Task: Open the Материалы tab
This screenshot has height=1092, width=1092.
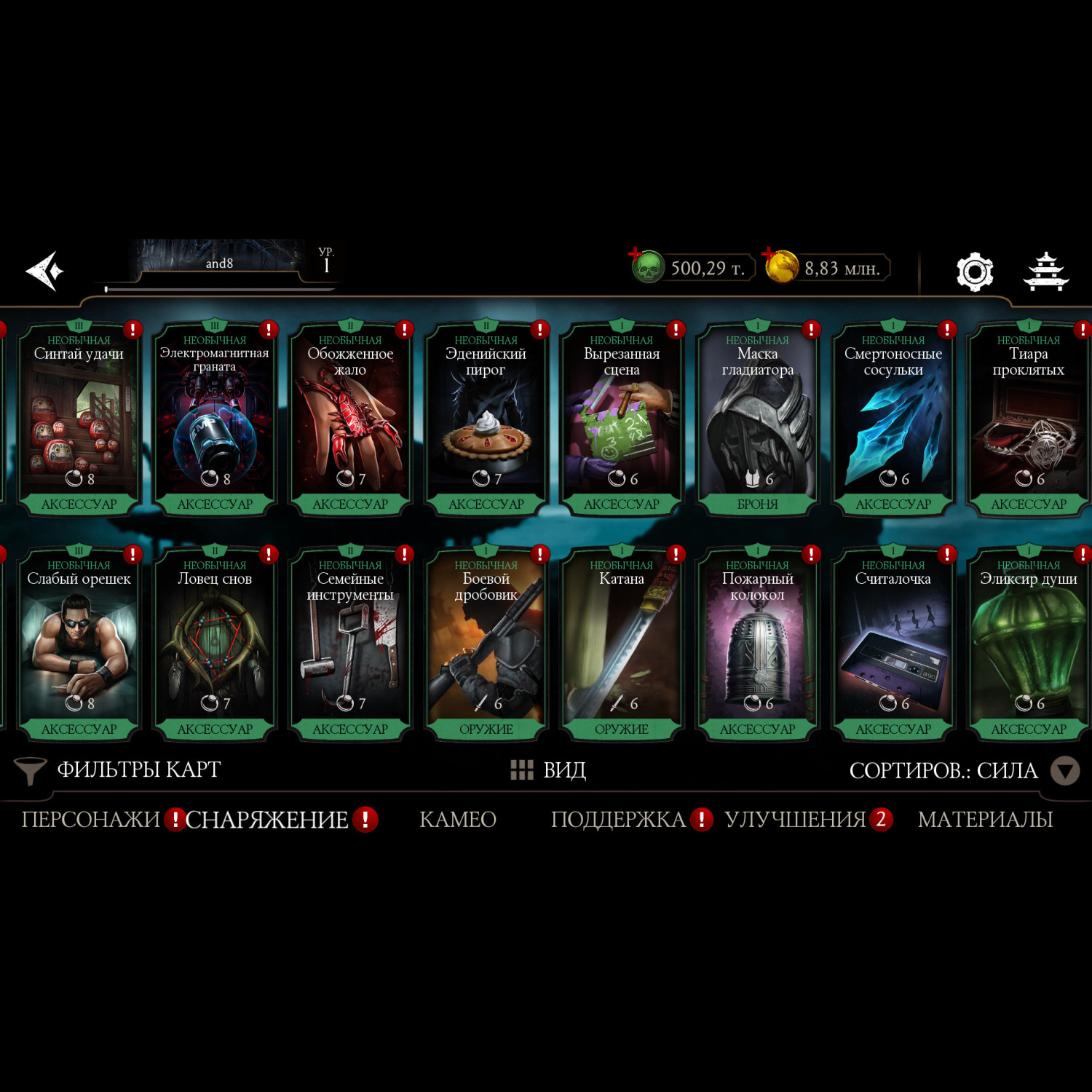Action: tap(985, 820)
